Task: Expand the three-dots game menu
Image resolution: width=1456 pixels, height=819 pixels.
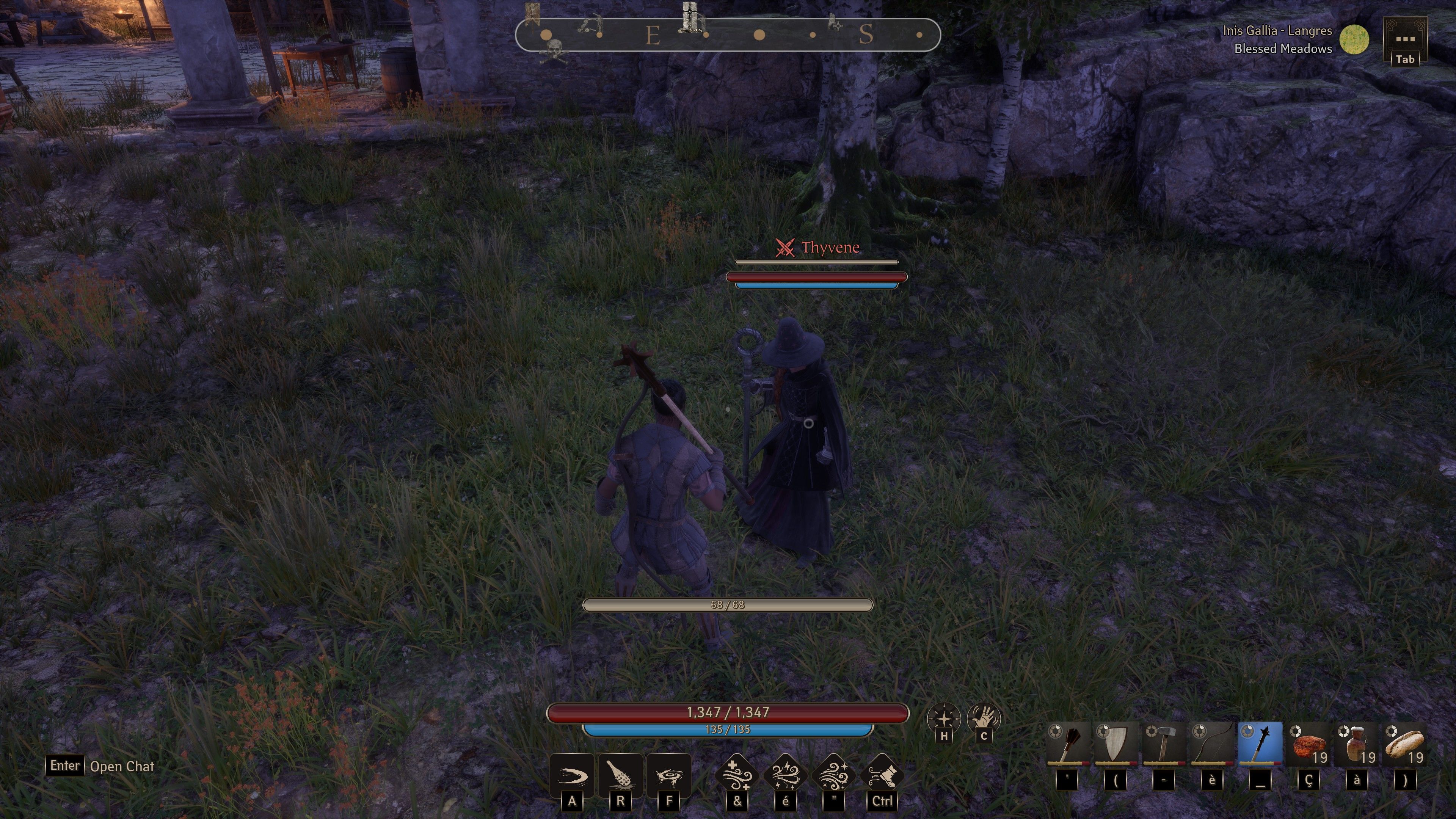Action: pos(1406,38)
